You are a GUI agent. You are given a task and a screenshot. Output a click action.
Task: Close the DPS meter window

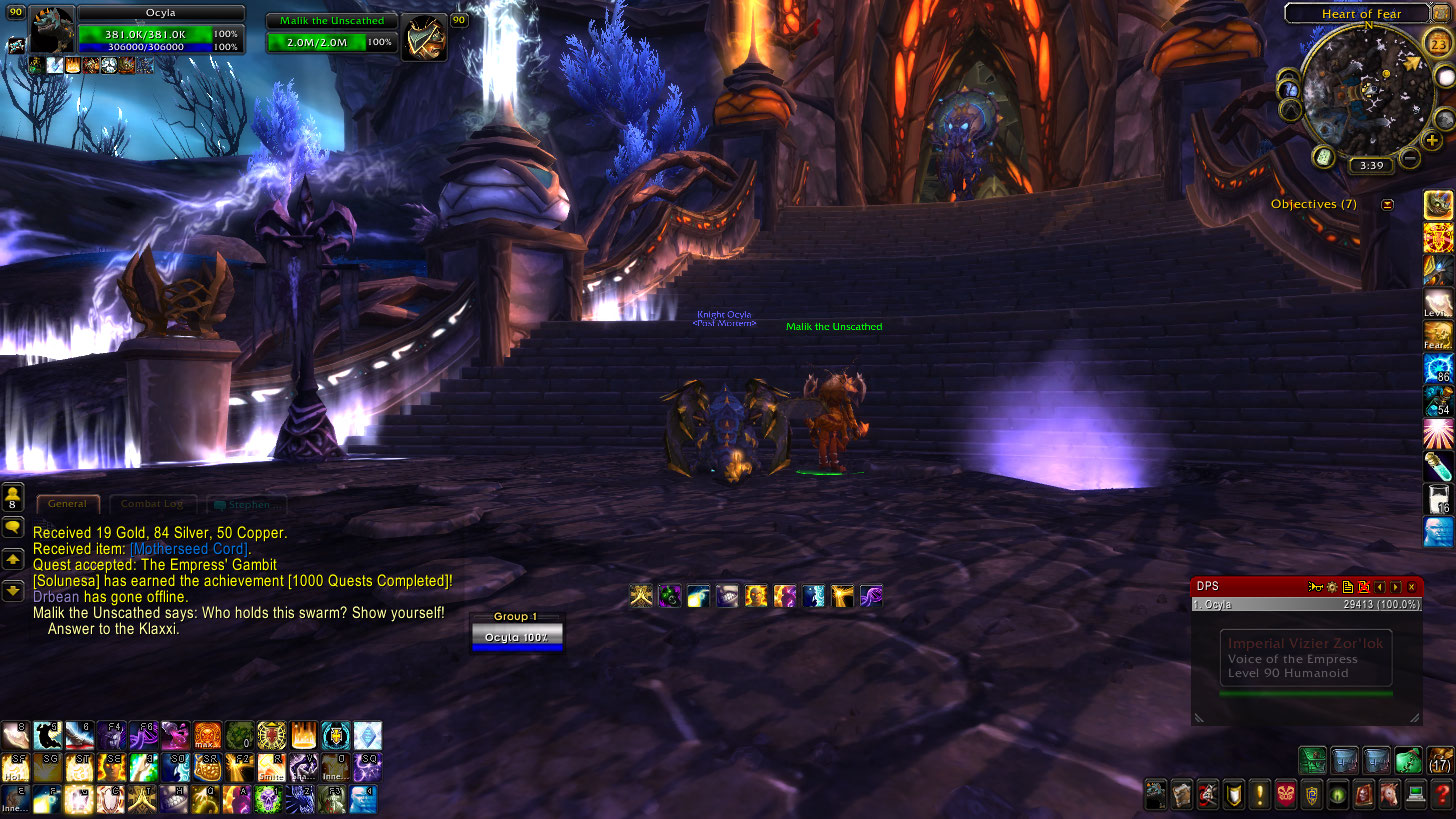point(1411,587)
